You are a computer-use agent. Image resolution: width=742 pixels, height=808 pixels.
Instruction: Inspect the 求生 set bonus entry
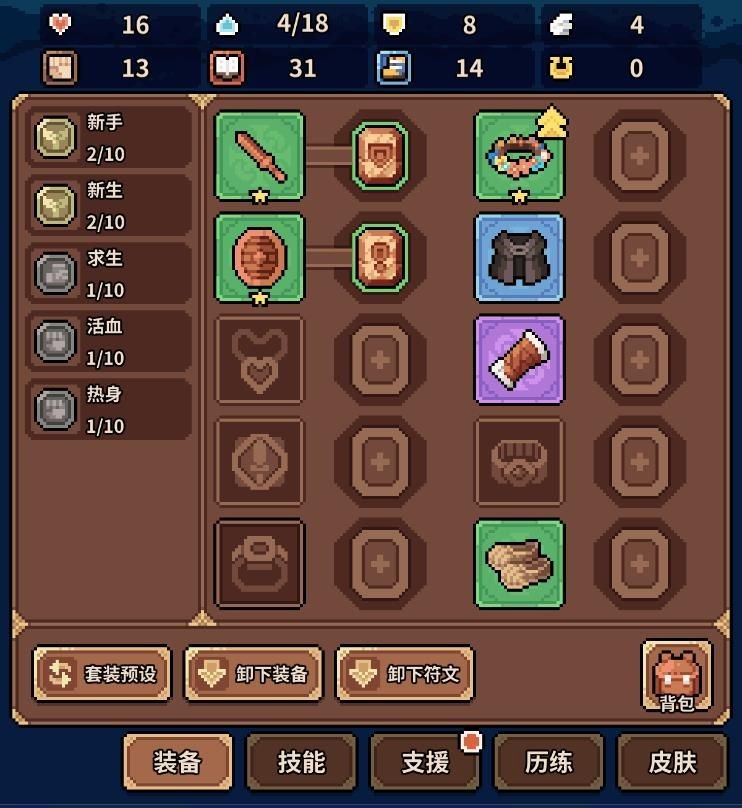click(108, 274)
